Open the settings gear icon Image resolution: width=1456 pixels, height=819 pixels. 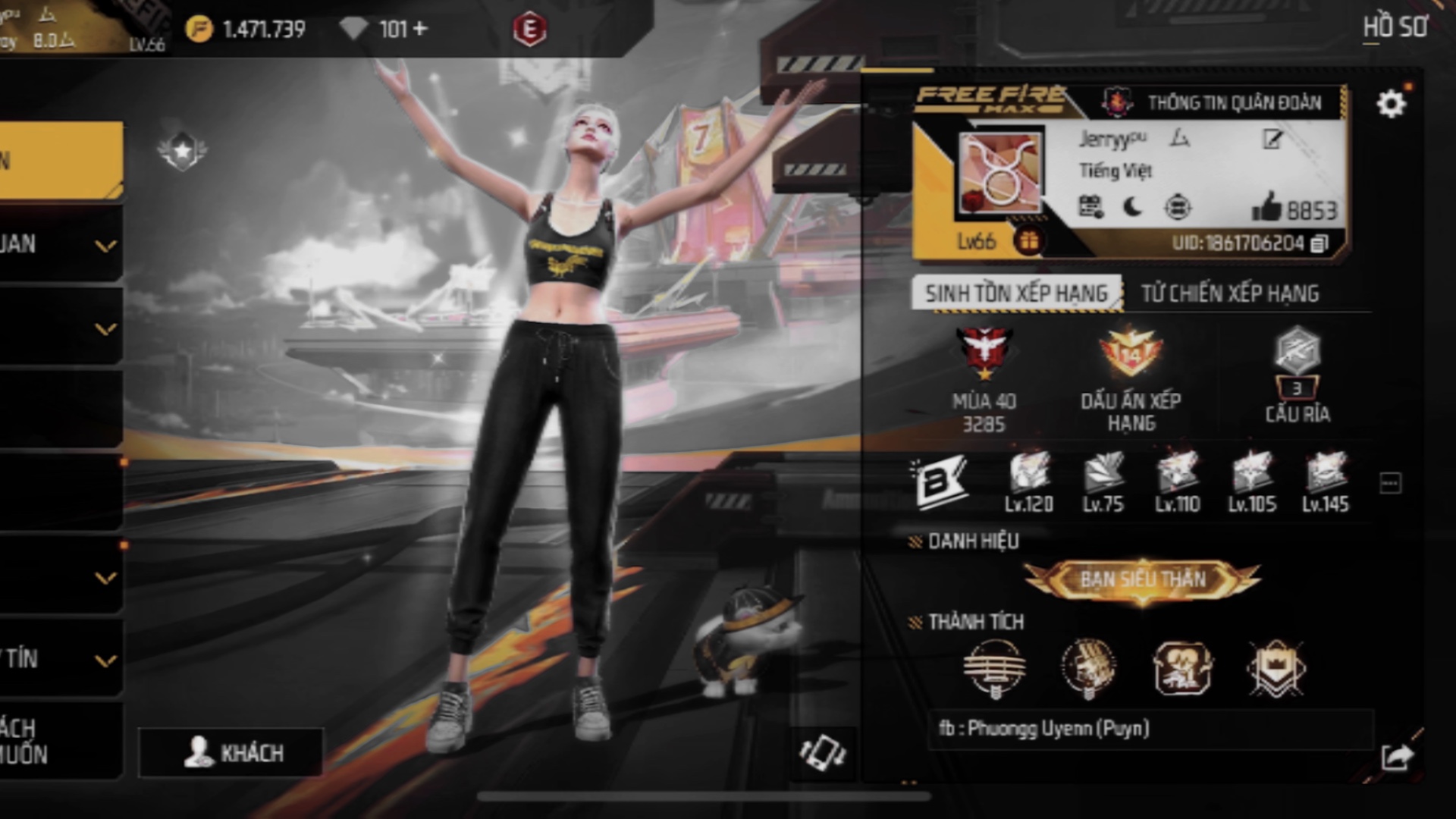click(x=1391, y=103)
